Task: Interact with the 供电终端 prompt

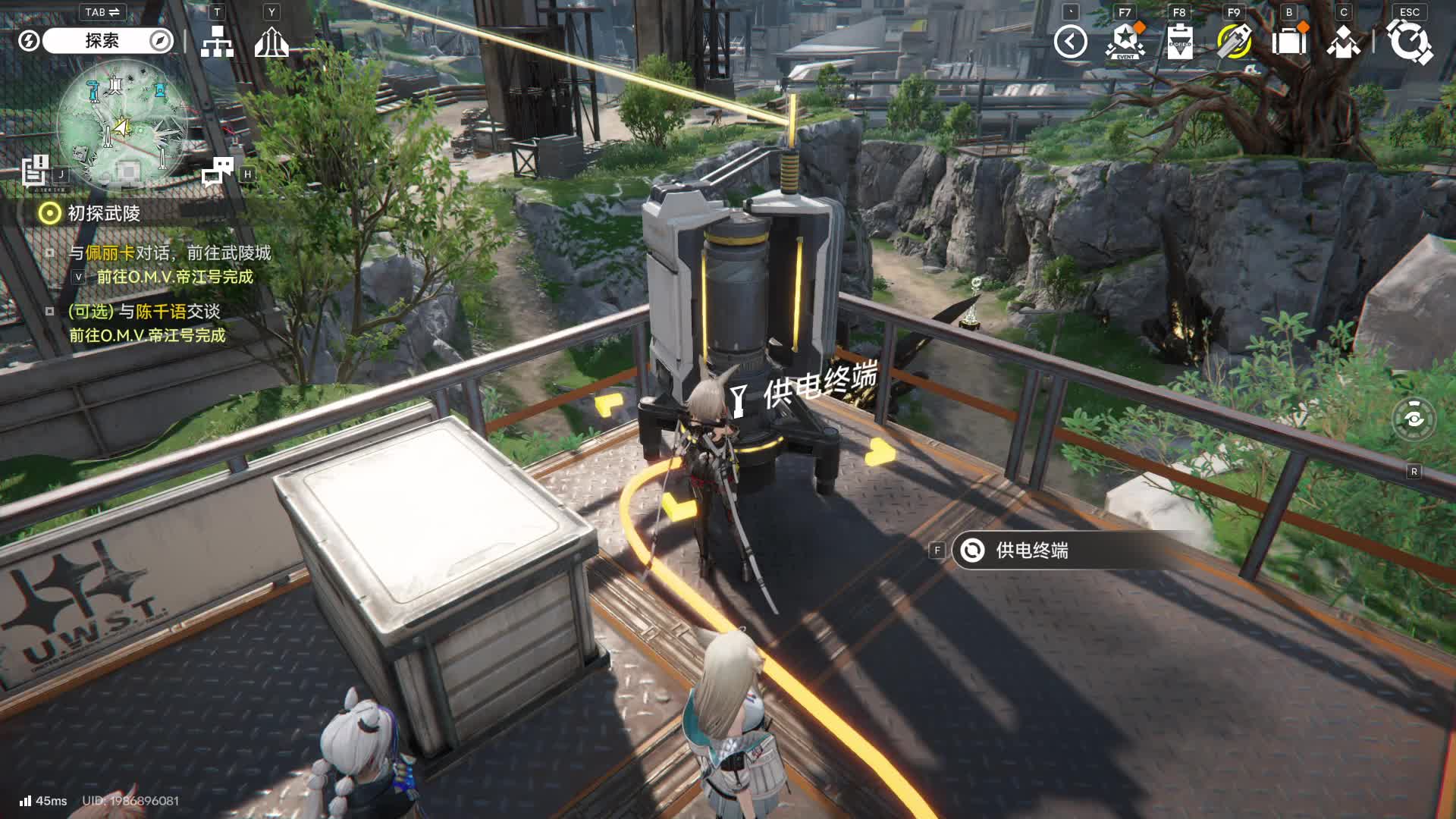Action: 1031,551
